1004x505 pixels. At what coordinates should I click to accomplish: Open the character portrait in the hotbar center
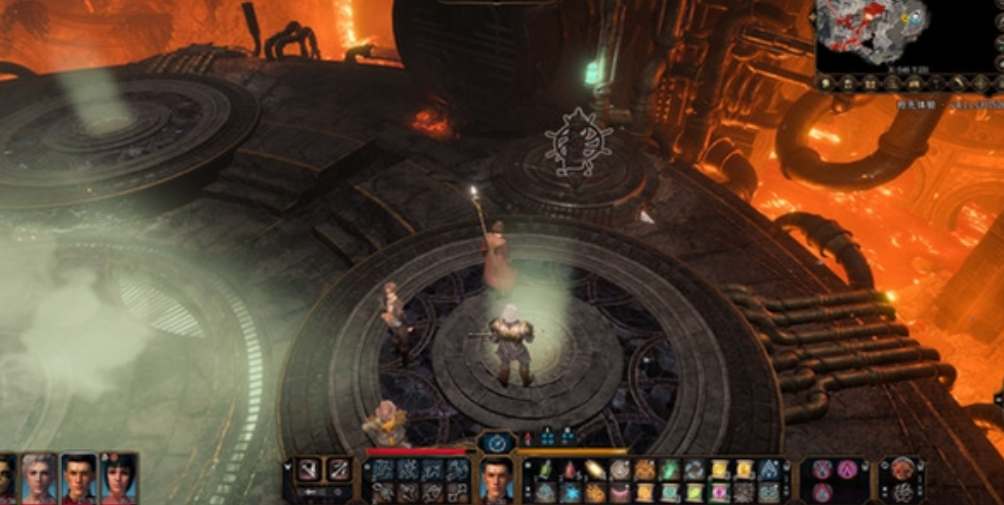pos(495,480)
